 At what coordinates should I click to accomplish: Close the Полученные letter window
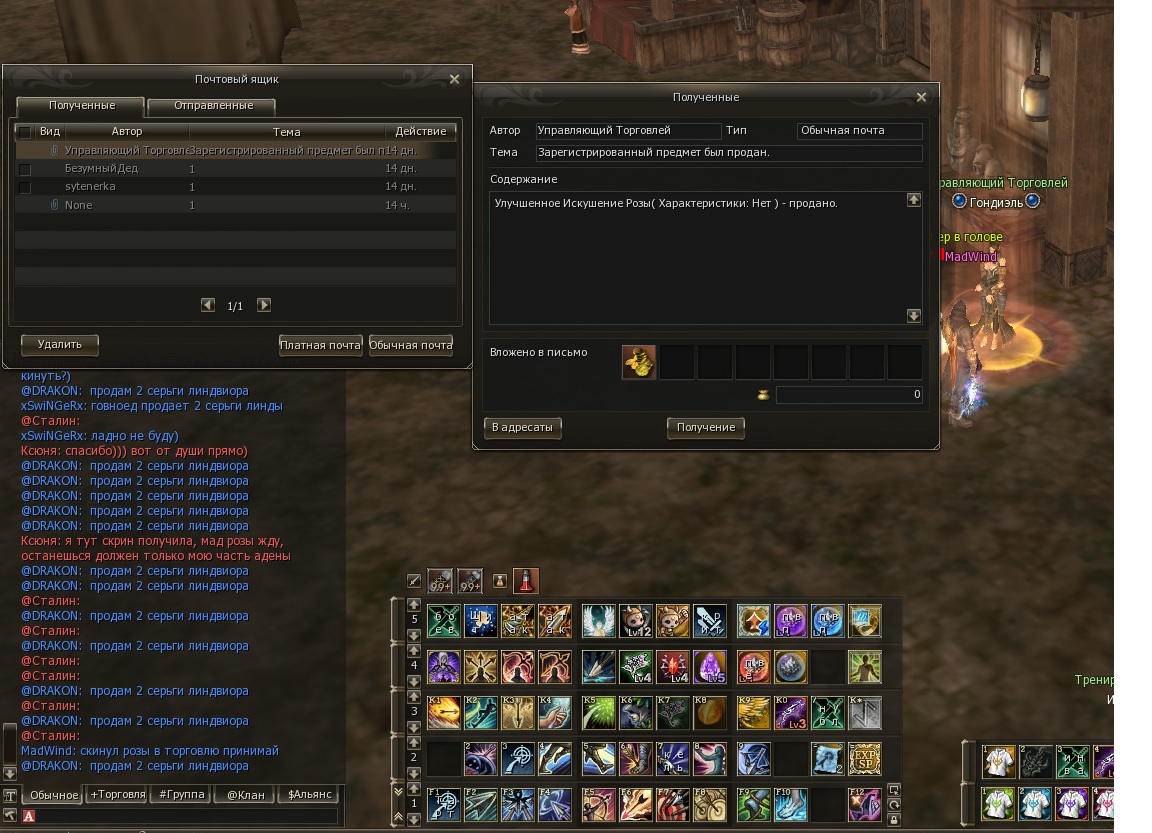tap(922, 97)
